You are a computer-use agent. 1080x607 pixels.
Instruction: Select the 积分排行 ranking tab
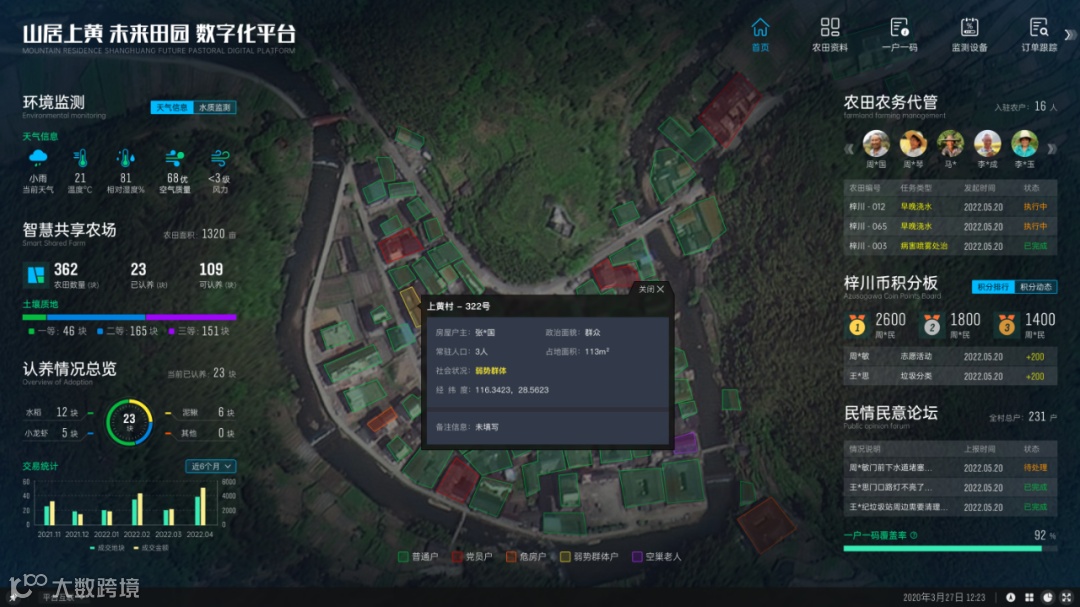coord(993,287)
